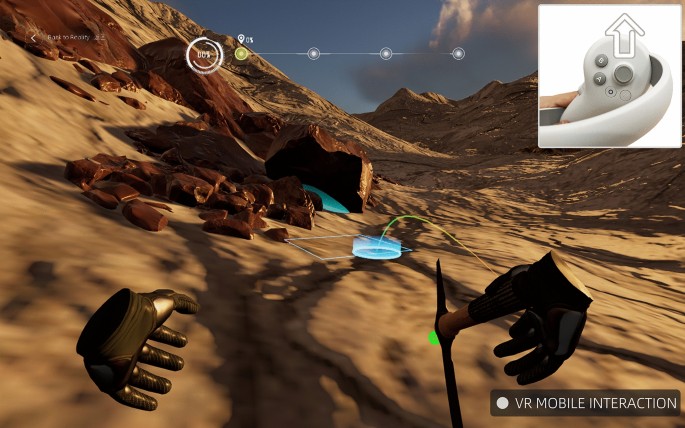This screenshot has height=428, width=685.
Task: Click the circular percentage progress ring
Action: 205,54
